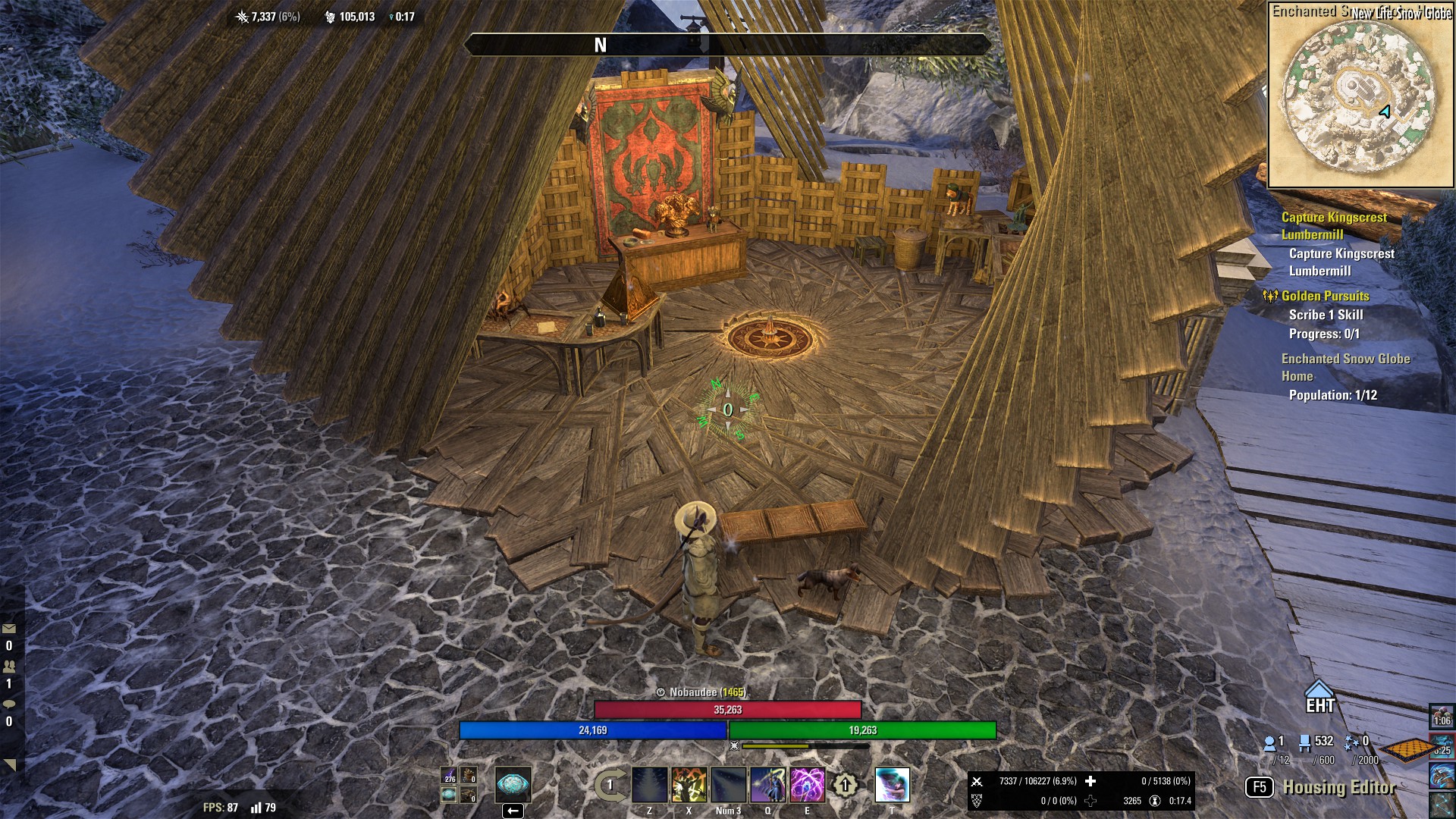
Task: Open the chat bubble notifications icon
Action: point(9,704)
